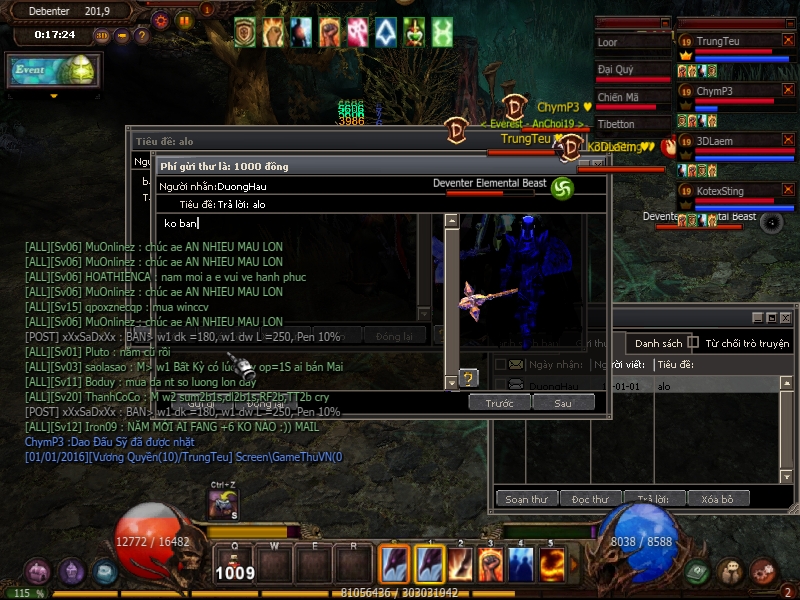Click the 'Soạn thư' compose mail button

(525, 499)
